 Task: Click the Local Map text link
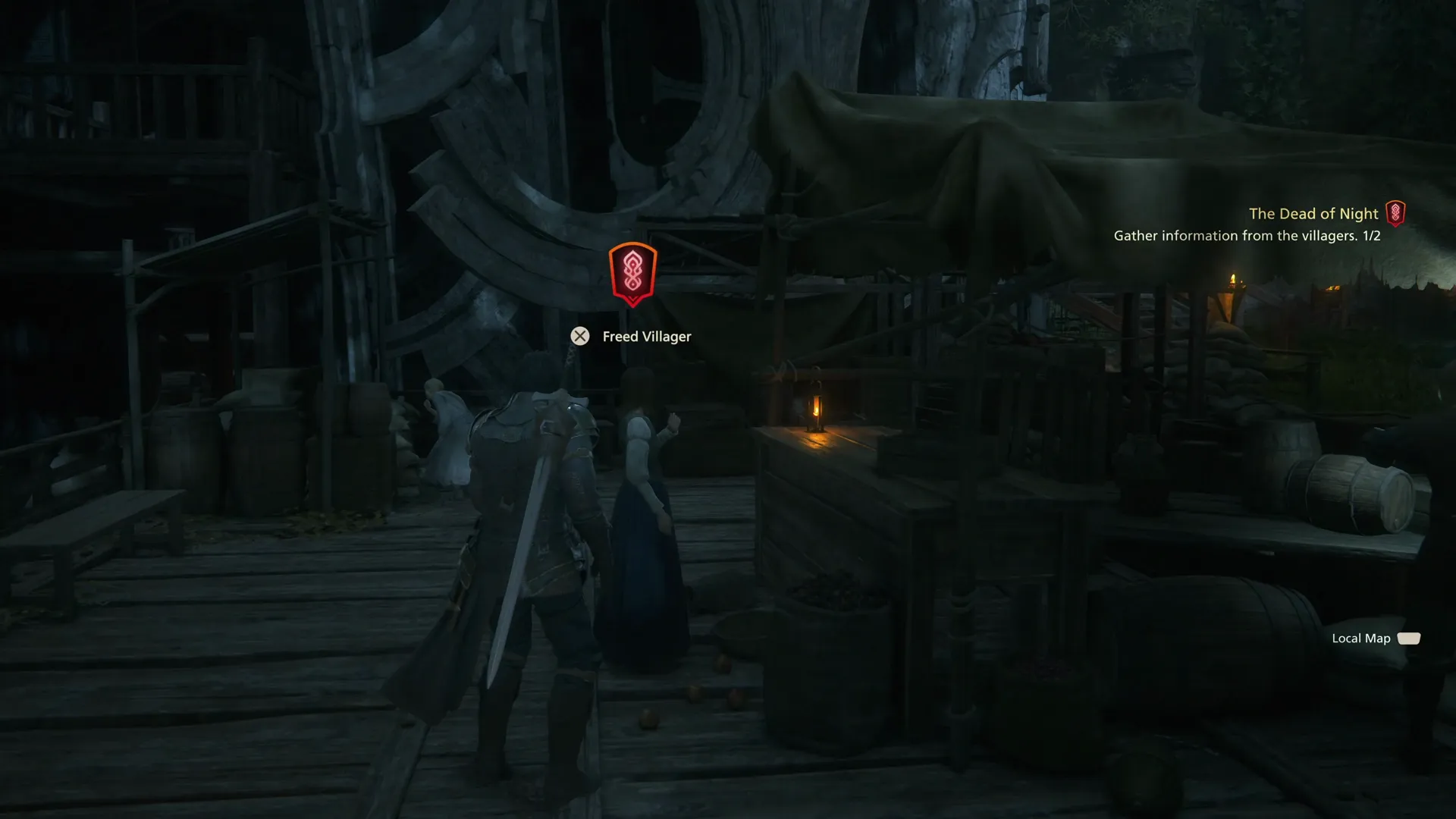(1361, 639)
